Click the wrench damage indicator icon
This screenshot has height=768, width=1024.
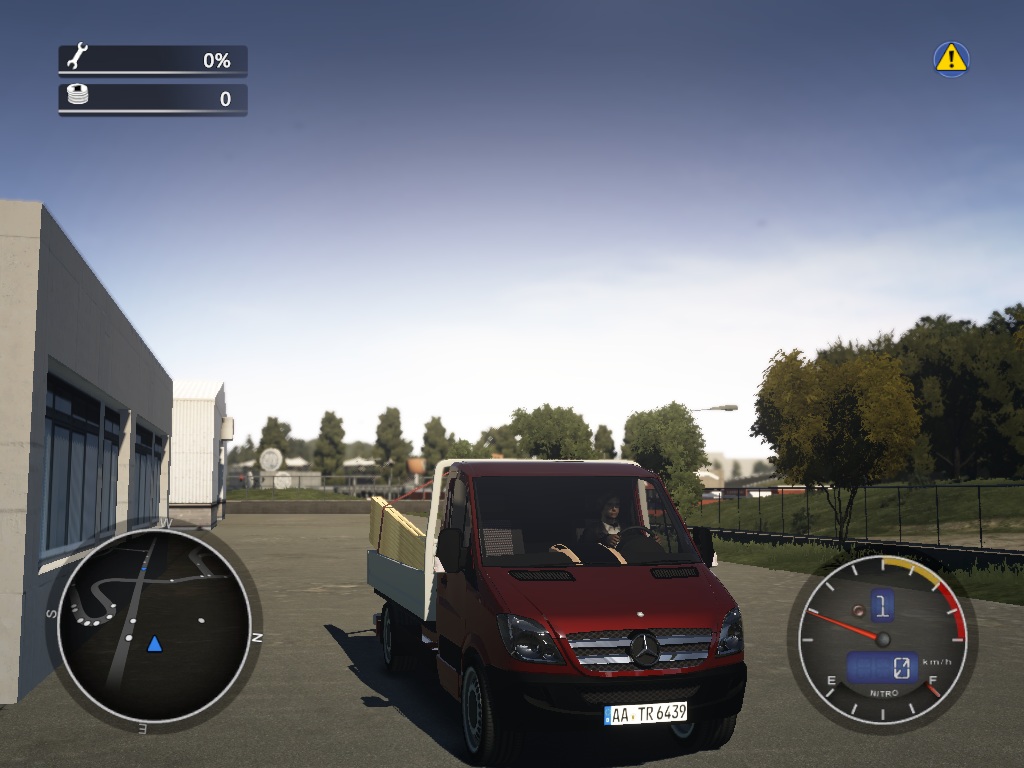click(77, 58)
